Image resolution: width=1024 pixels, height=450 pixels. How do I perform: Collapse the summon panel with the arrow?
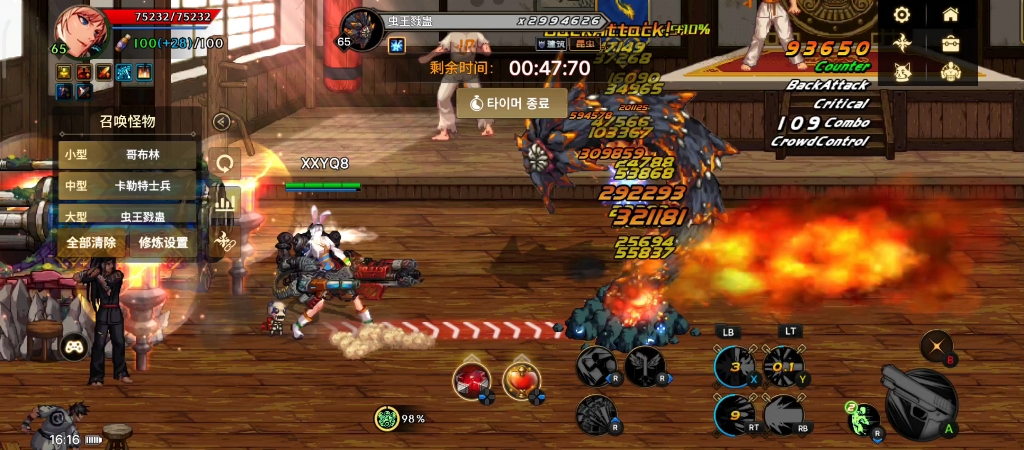point(222,122)
